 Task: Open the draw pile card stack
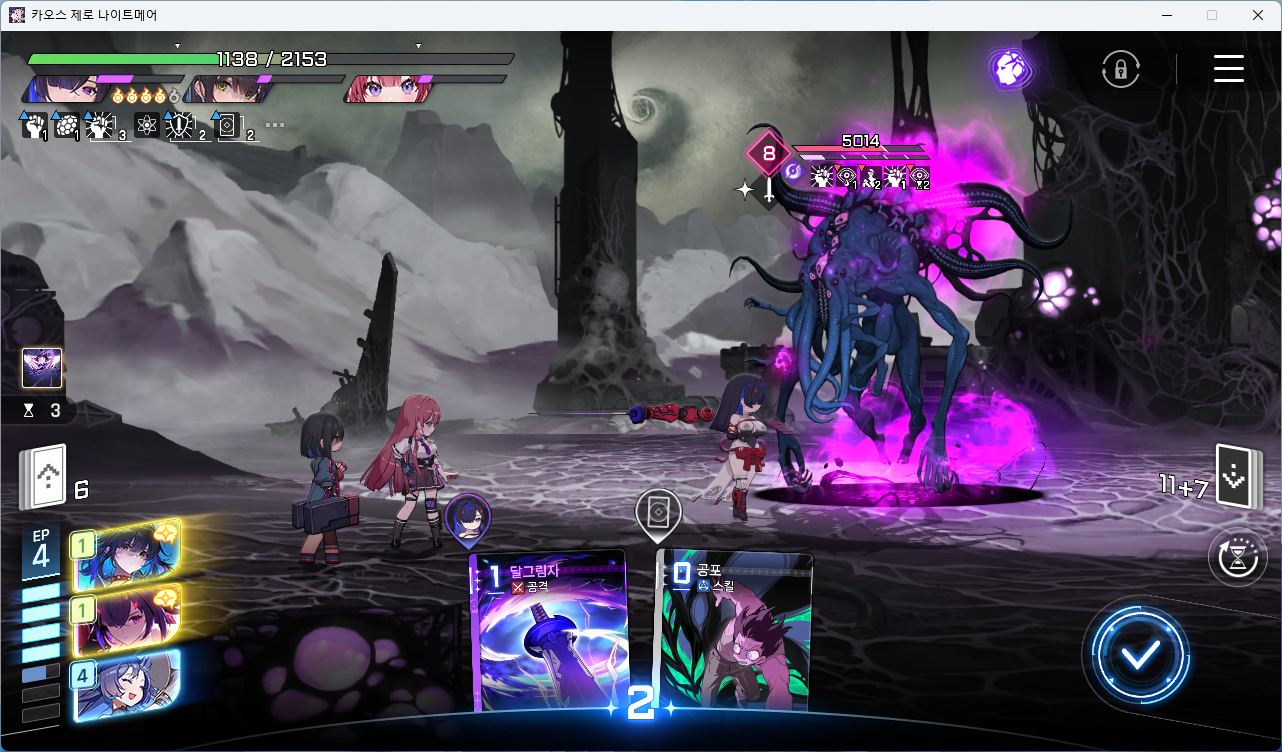[42, 477]
